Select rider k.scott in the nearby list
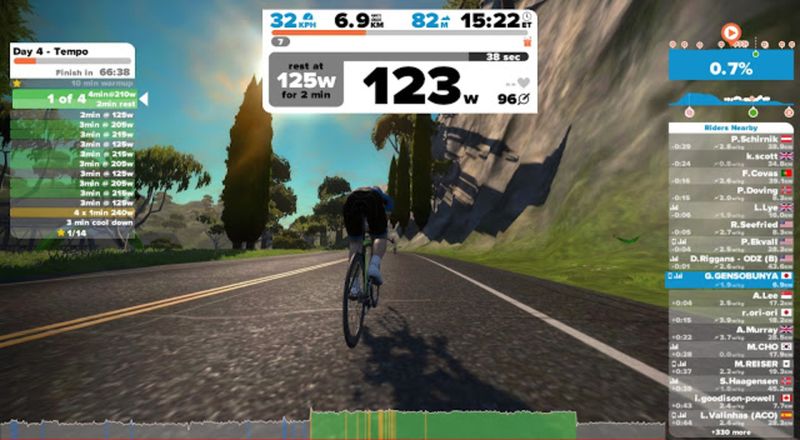Viewport: 800px width, 440px height. click(730, 159)
